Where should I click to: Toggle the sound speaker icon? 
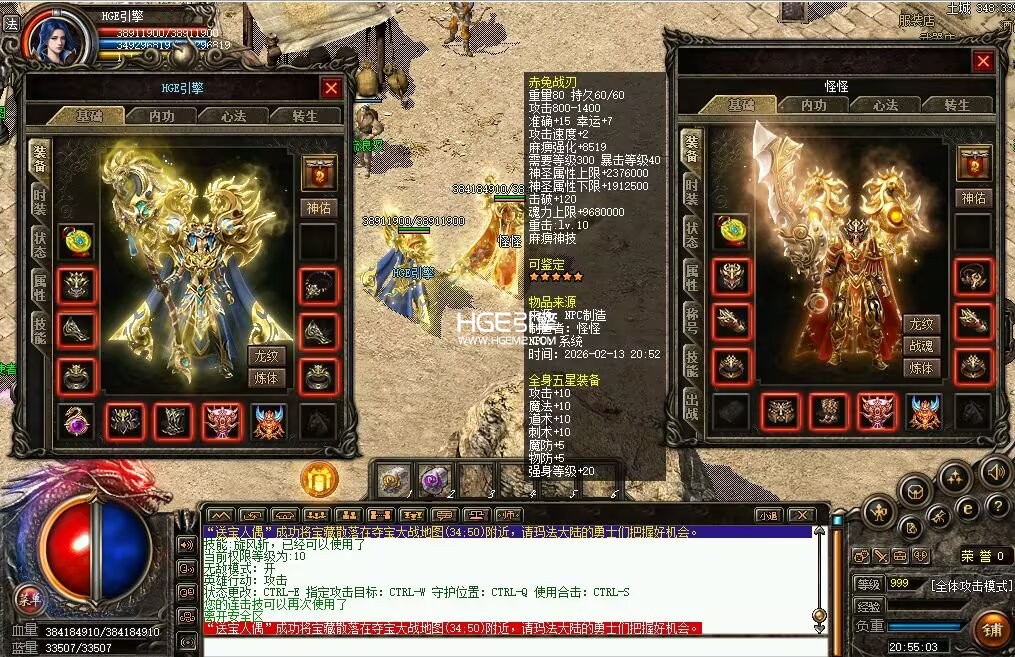point(994,471)
